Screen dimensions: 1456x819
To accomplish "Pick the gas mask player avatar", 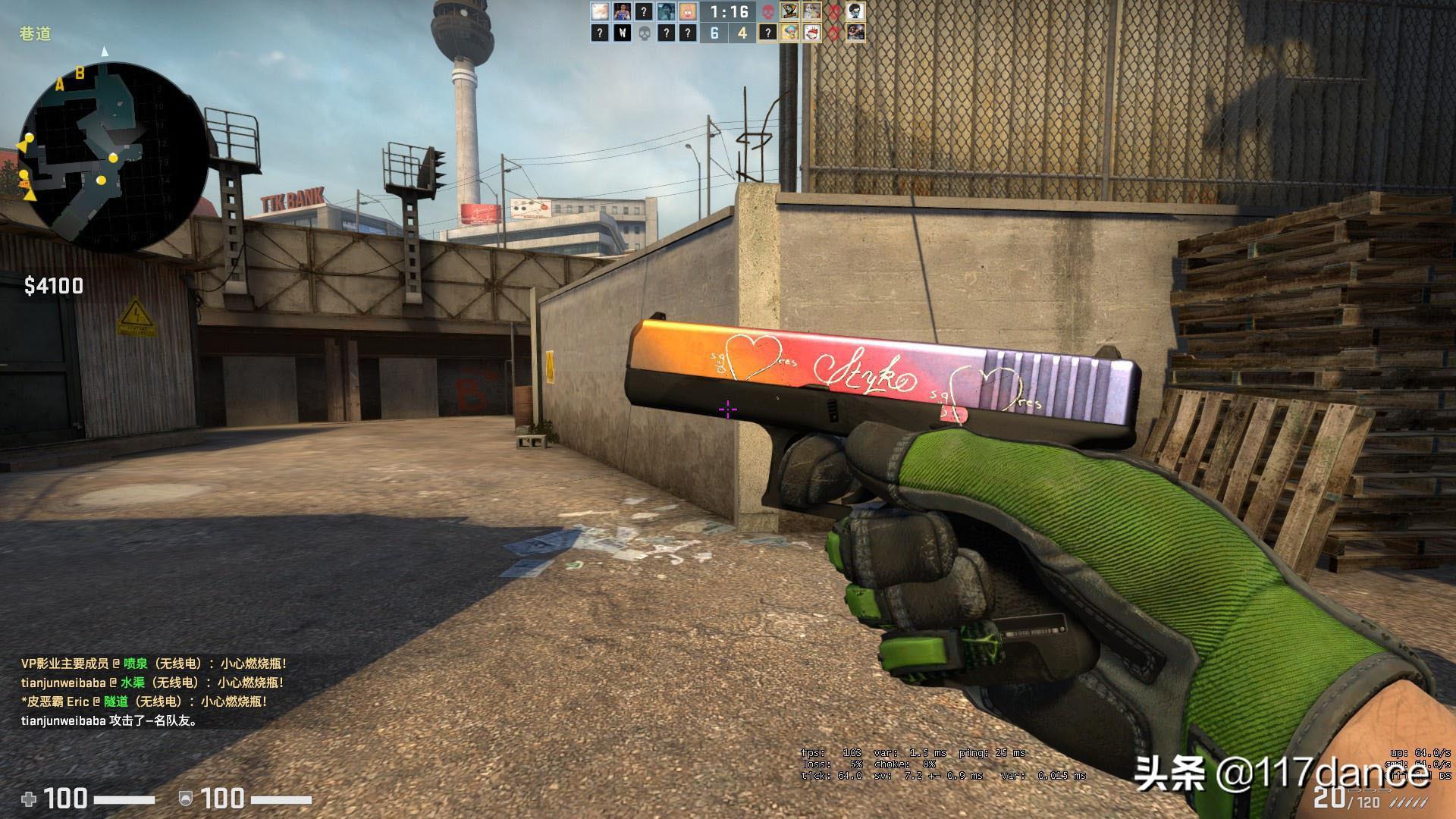I will click(855, 11).
